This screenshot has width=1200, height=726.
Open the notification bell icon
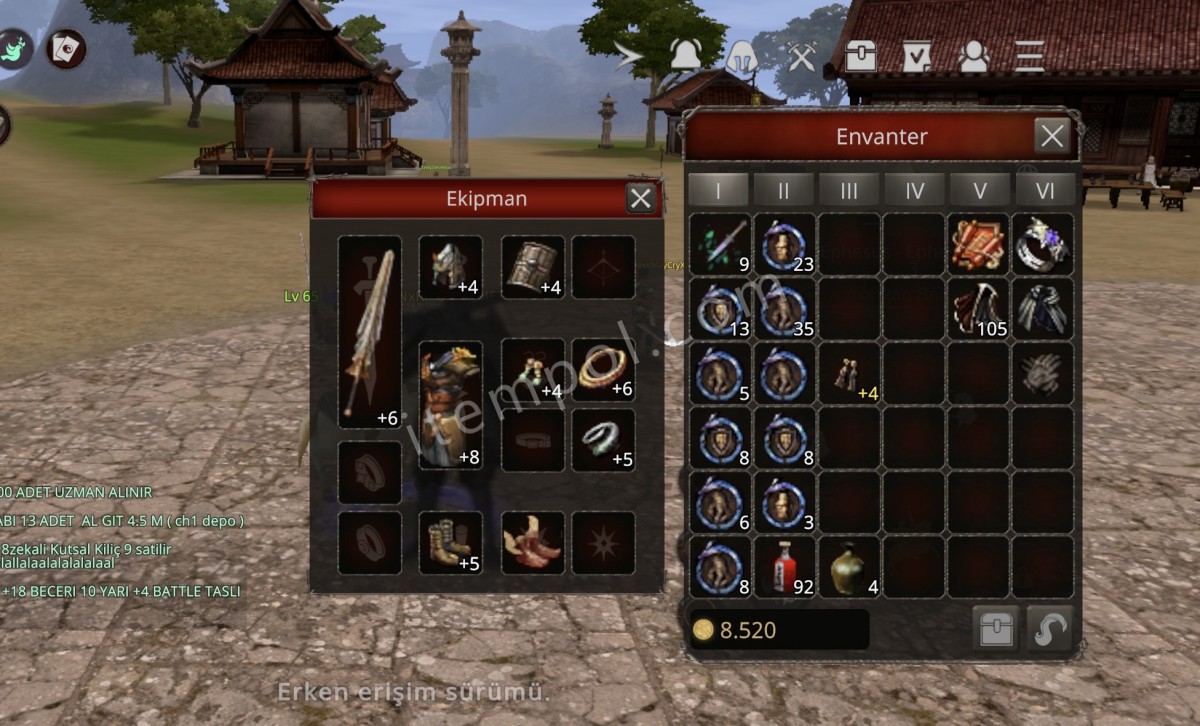685,56
